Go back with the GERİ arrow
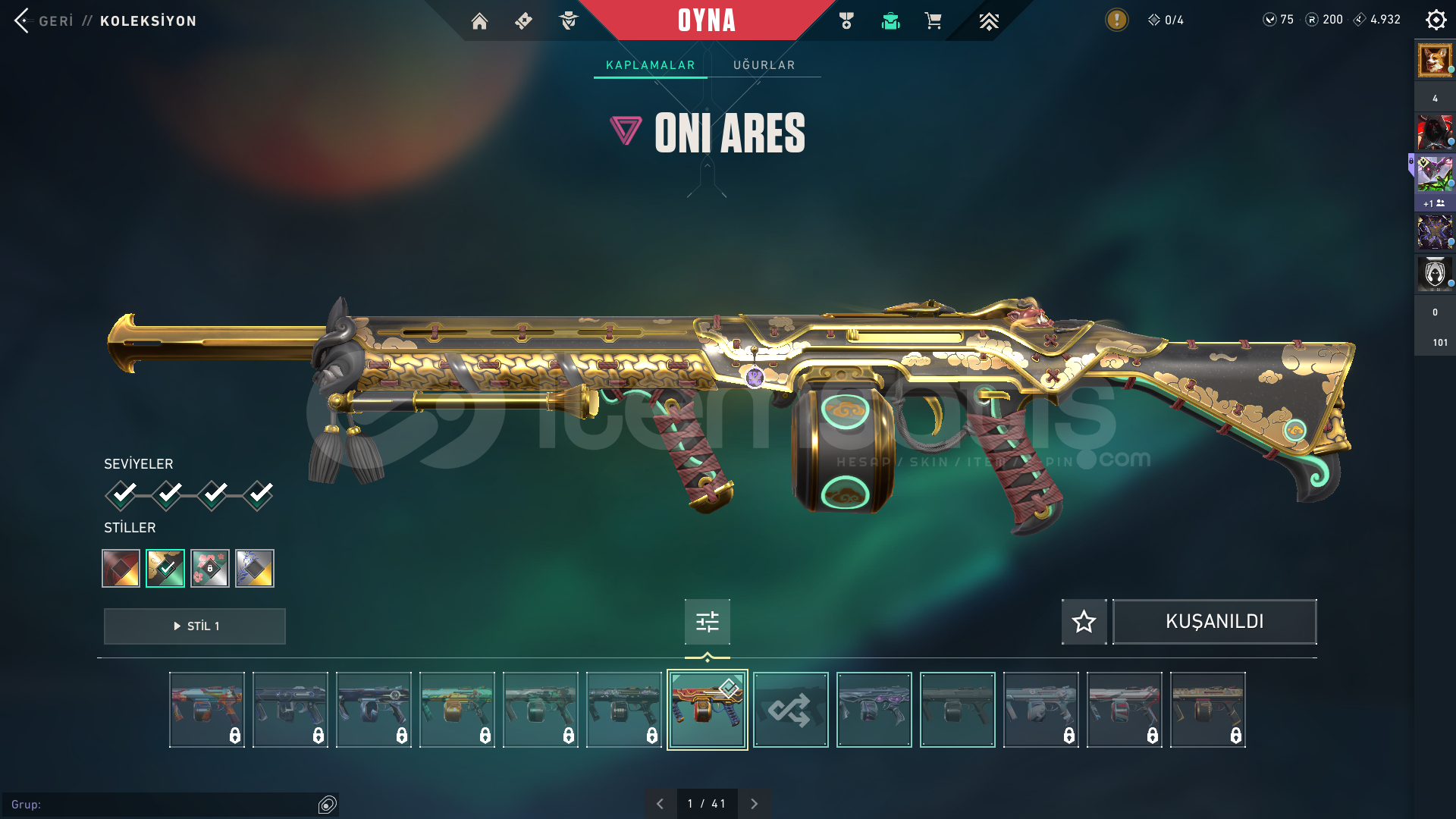 23,20
